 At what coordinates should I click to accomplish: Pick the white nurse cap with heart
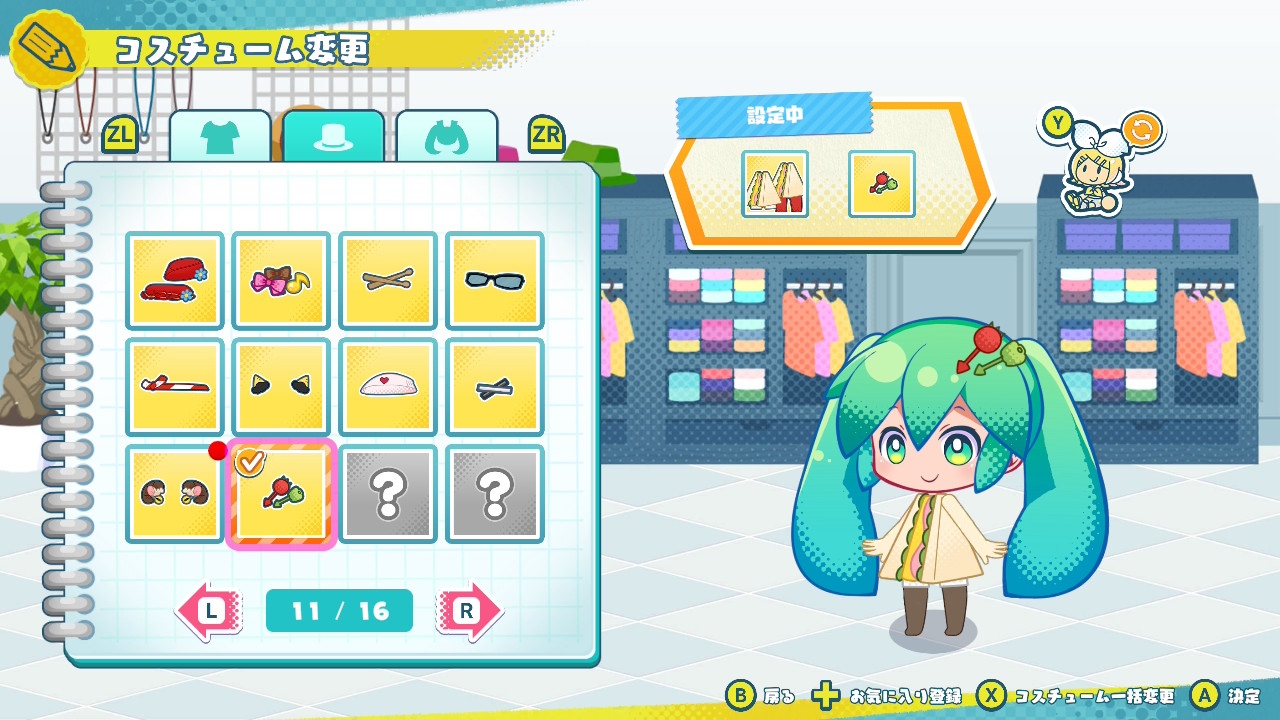[x=388, y=387]
